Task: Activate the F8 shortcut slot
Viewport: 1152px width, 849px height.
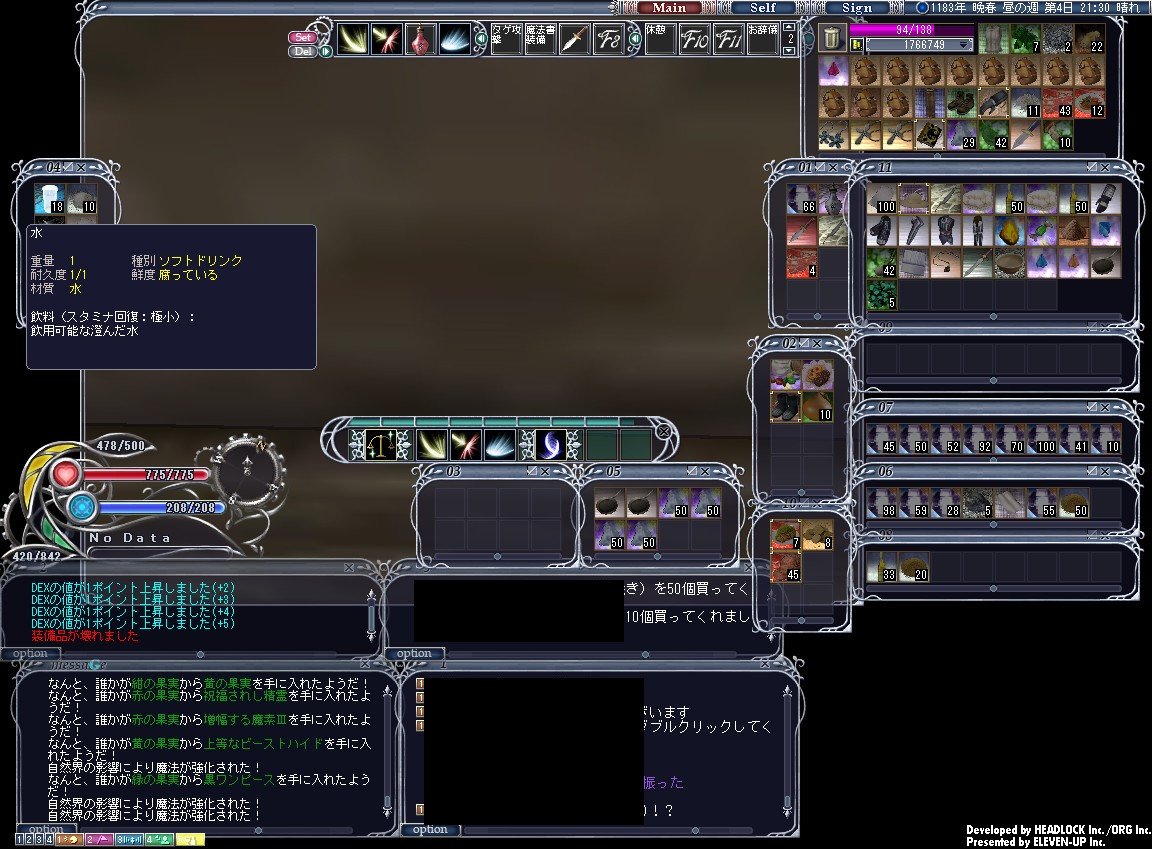Action: pyautogui.click(x=608, y=40)
